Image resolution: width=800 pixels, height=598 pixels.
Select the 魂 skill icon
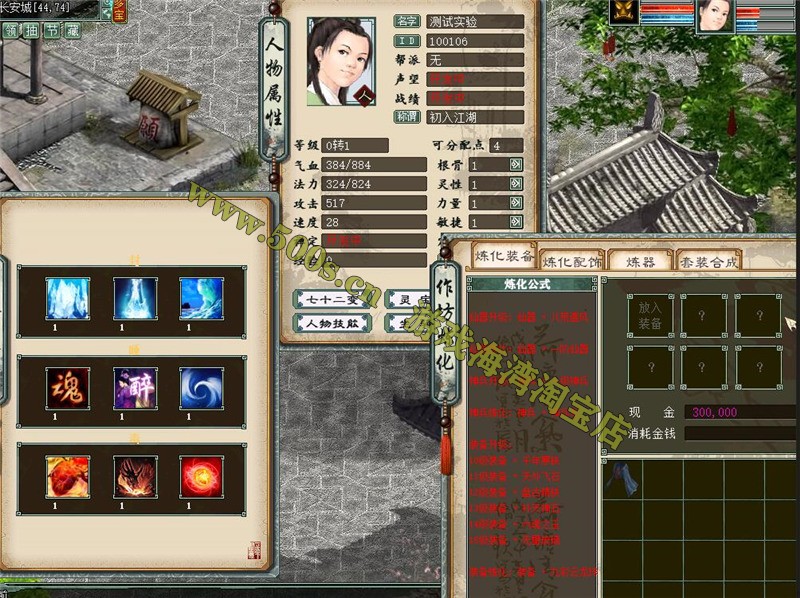click(x=68, y=387)
